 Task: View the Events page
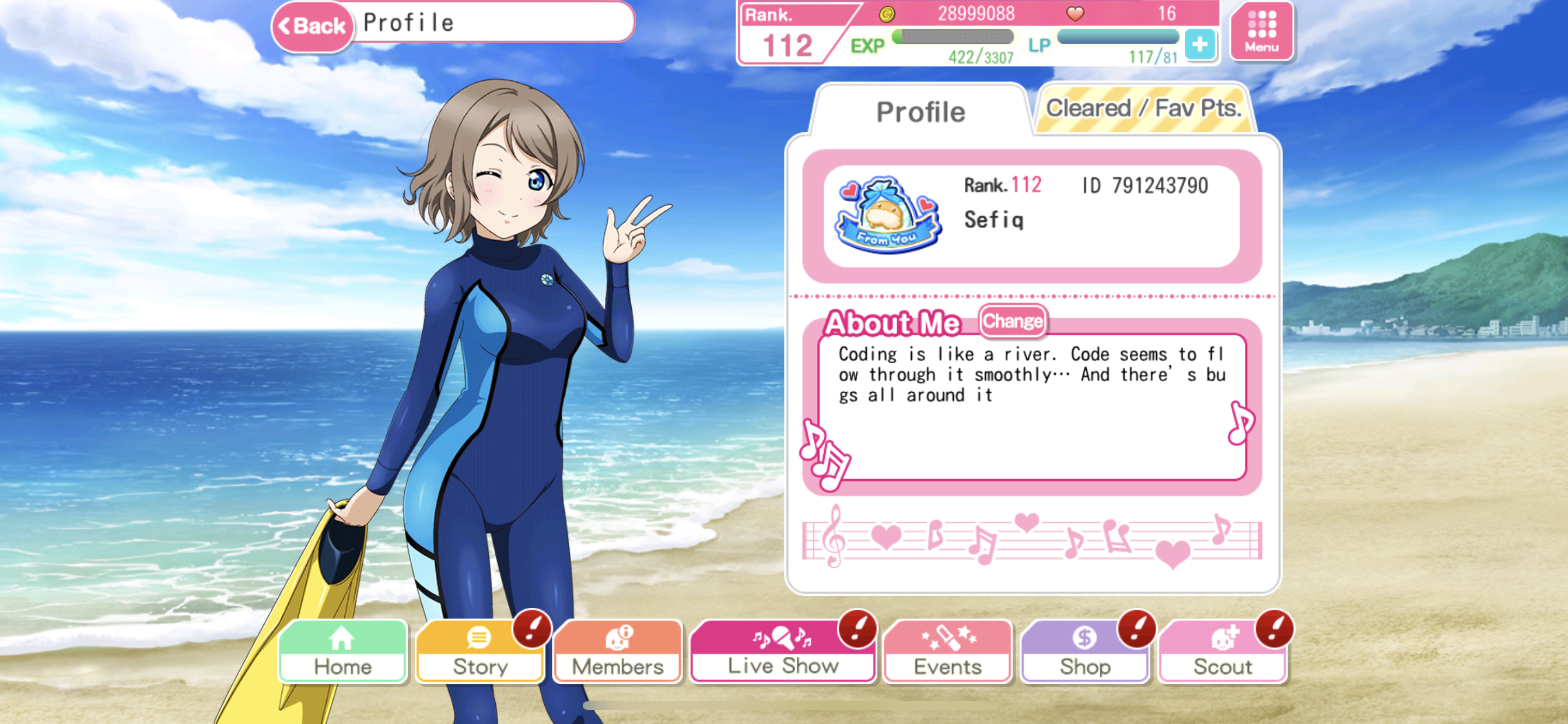[947, 652]
